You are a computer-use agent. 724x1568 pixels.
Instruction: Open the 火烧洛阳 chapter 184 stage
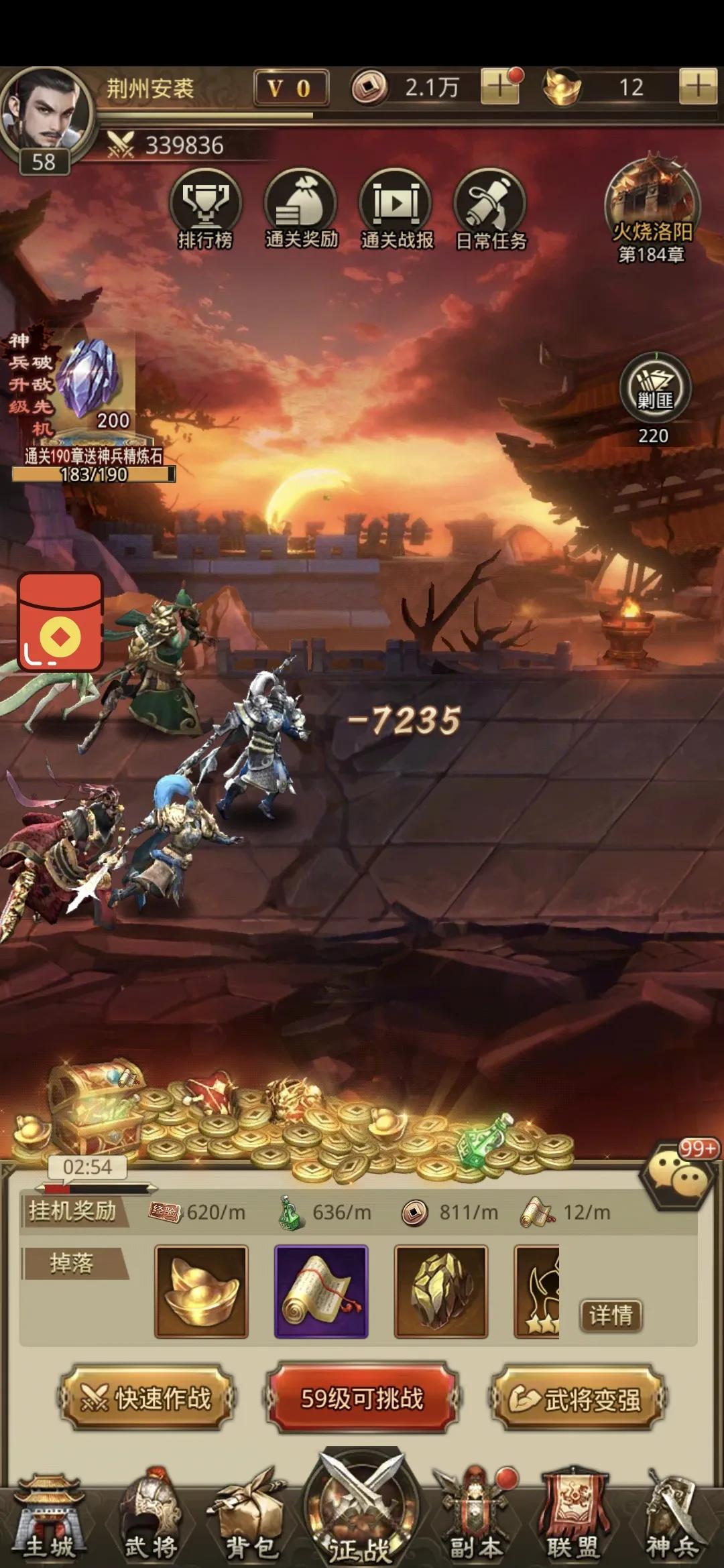652,209
